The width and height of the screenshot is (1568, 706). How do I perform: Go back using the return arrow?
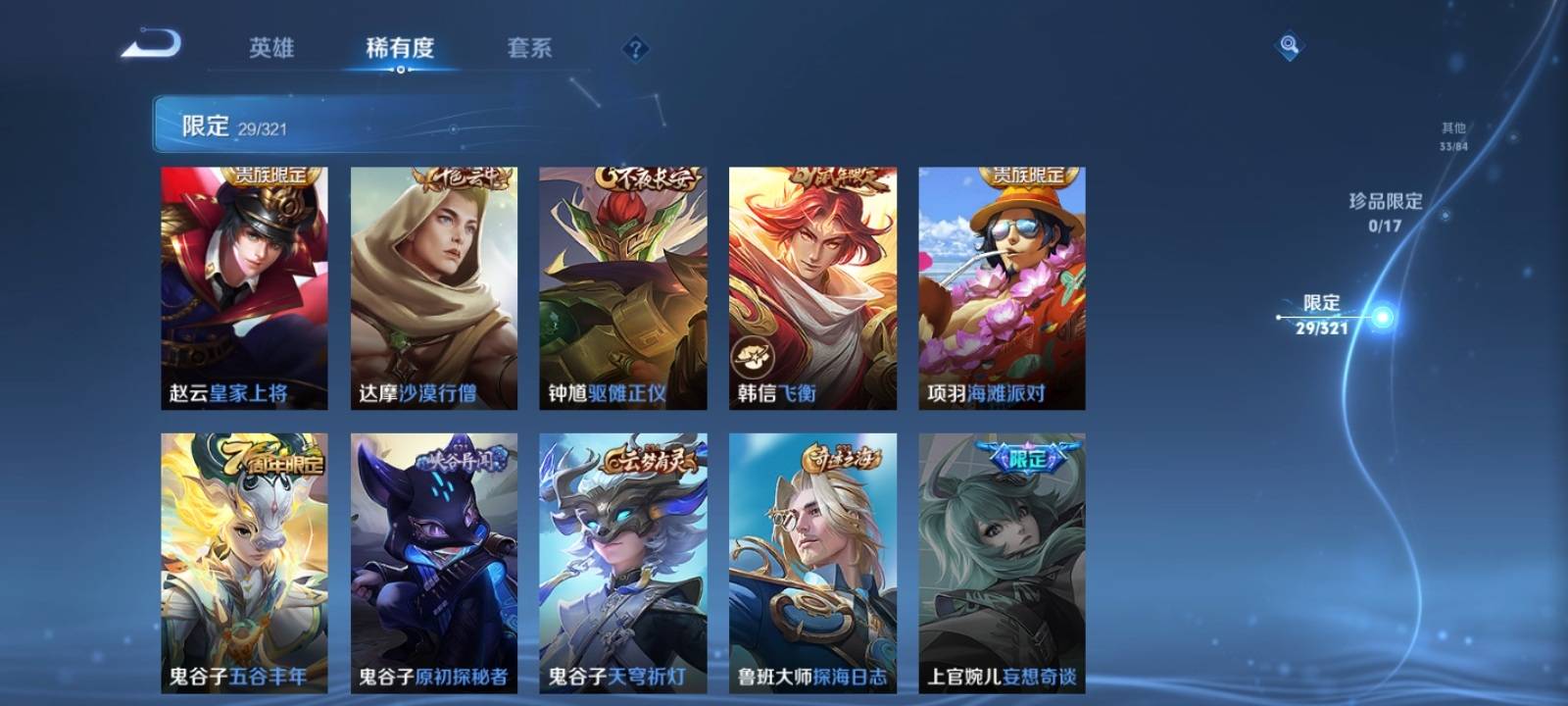(152, 45)
